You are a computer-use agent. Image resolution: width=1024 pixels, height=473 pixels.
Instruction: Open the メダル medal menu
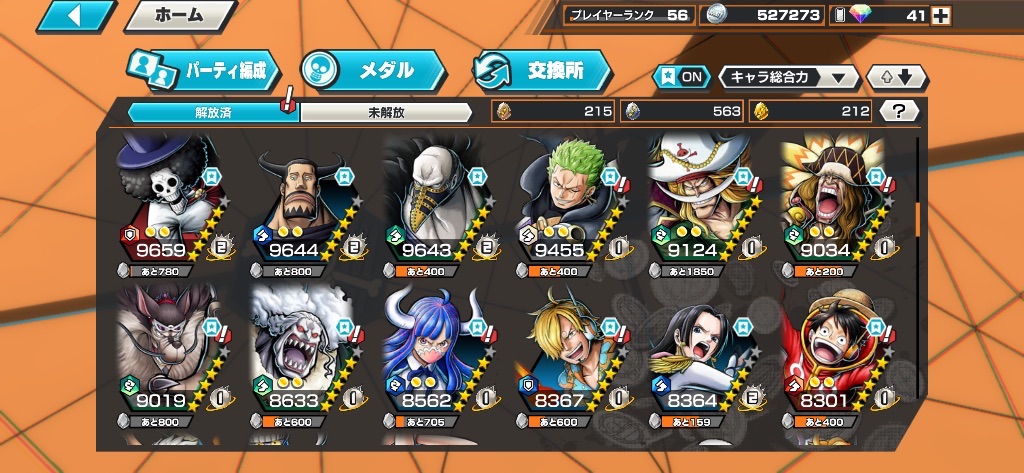click(373, 71)
